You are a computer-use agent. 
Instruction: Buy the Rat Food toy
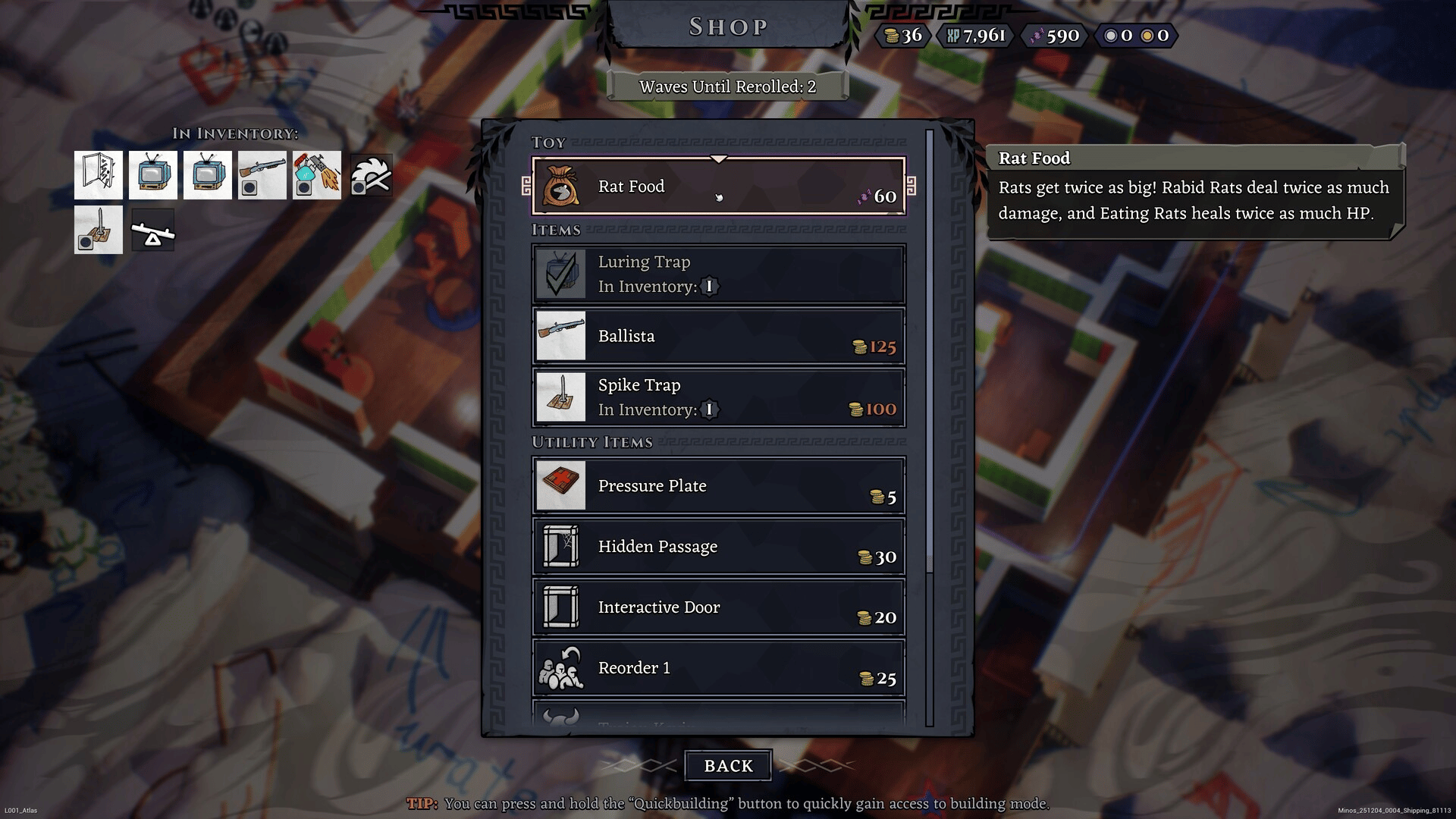point(718,187)
